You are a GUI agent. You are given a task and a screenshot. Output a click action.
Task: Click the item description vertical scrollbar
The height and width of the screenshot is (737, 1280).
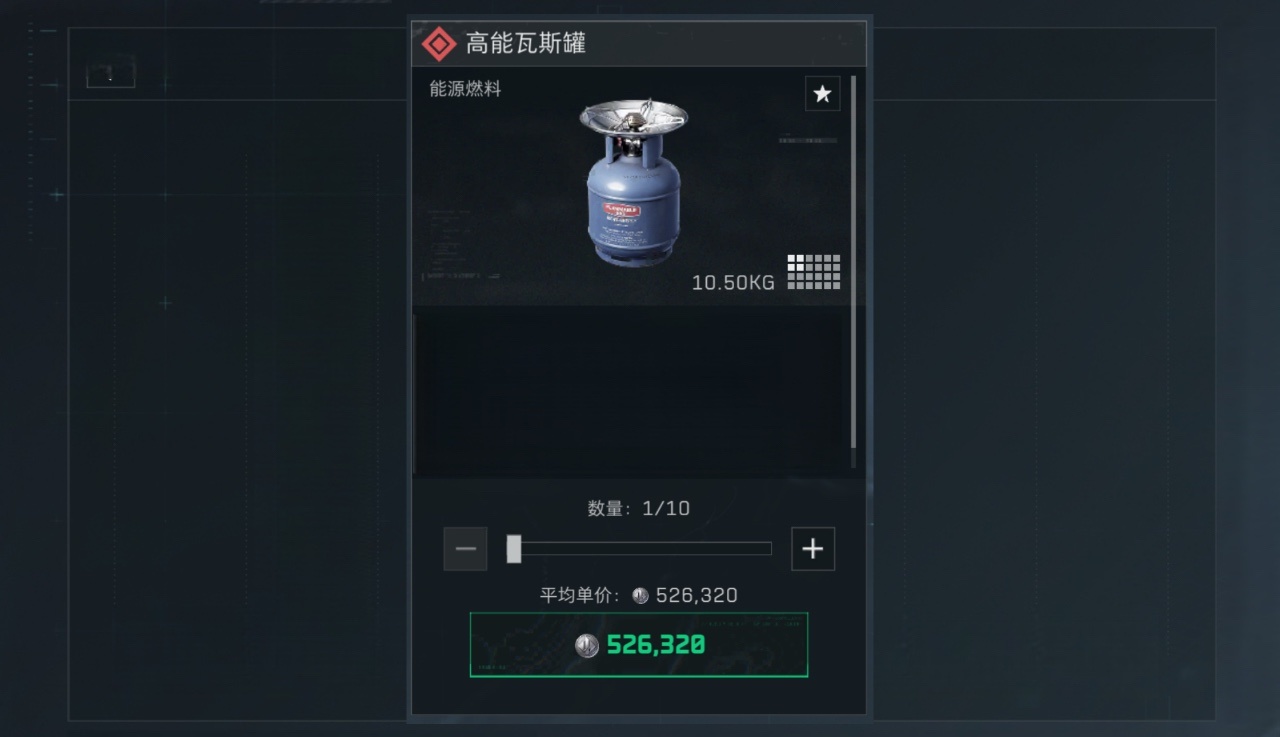coord(853,260)
